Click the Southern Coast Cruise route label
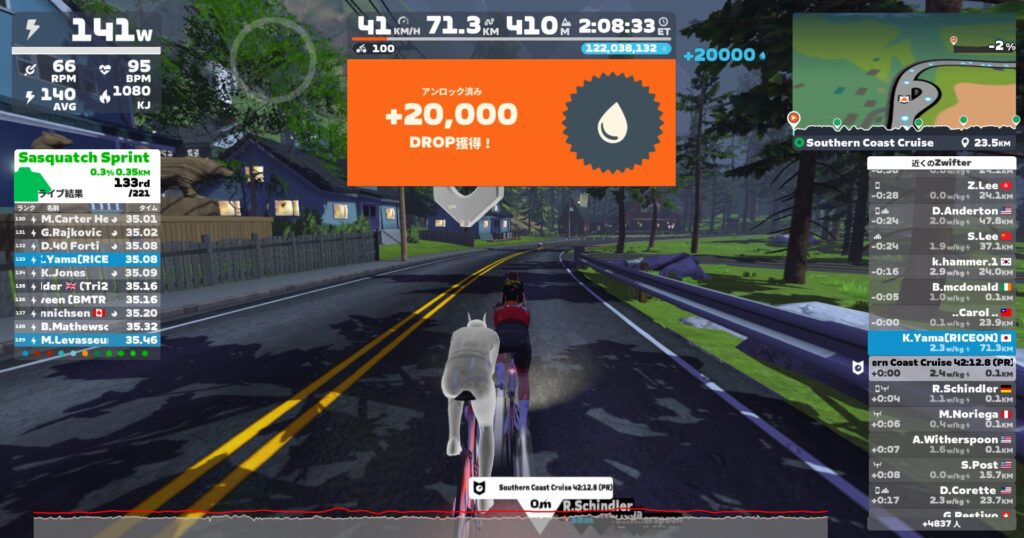The width and height of the screenshot is (1024, 538). coord(870,143)
